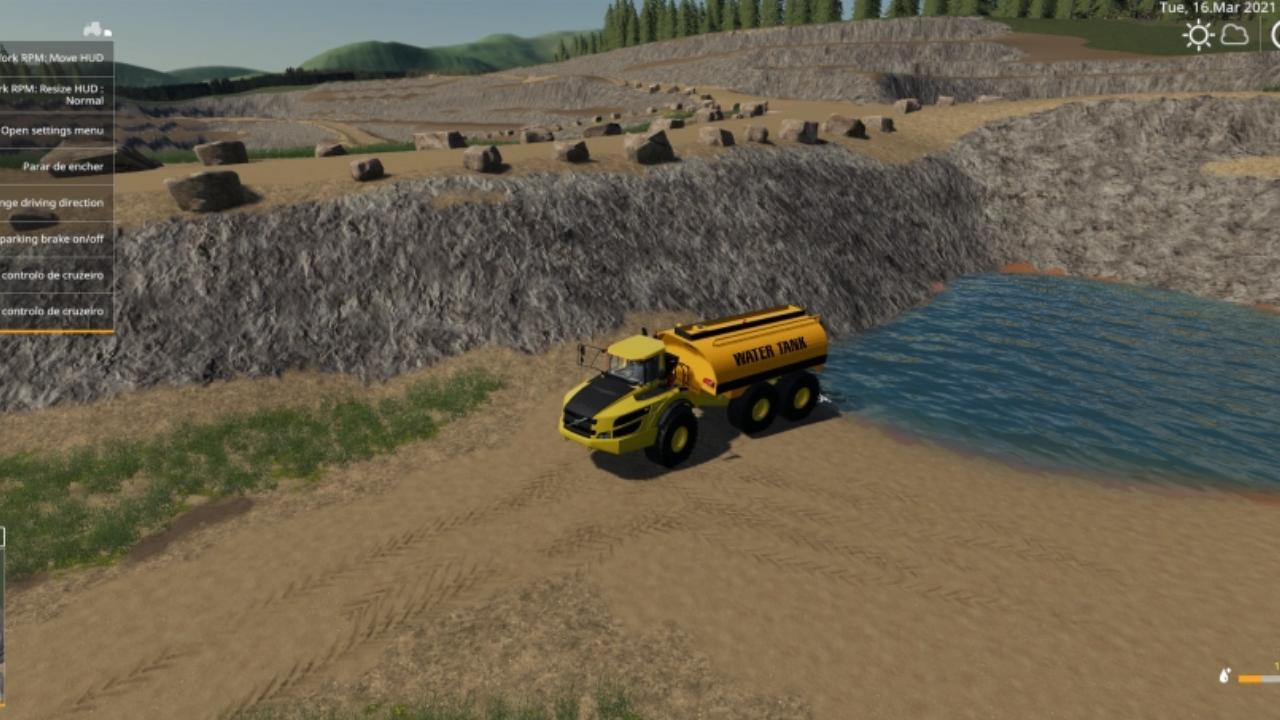Click the vehicle icon above the help panel
Viewport: 1280px width, 720px height.
tap(95, 29)
